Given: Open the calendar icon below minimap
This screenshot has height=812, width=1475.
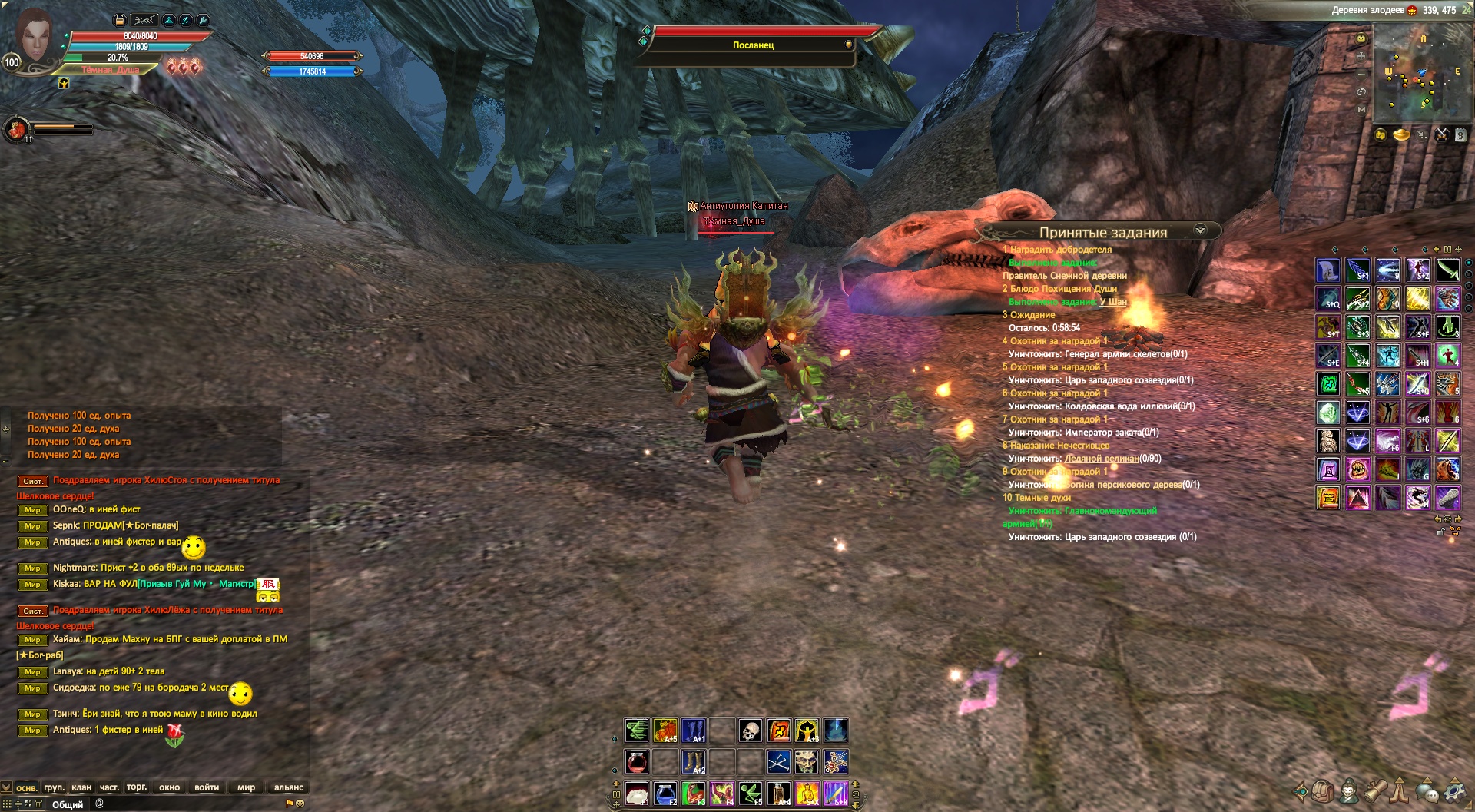Looking at the screenshot, I should coord(1460,135).
